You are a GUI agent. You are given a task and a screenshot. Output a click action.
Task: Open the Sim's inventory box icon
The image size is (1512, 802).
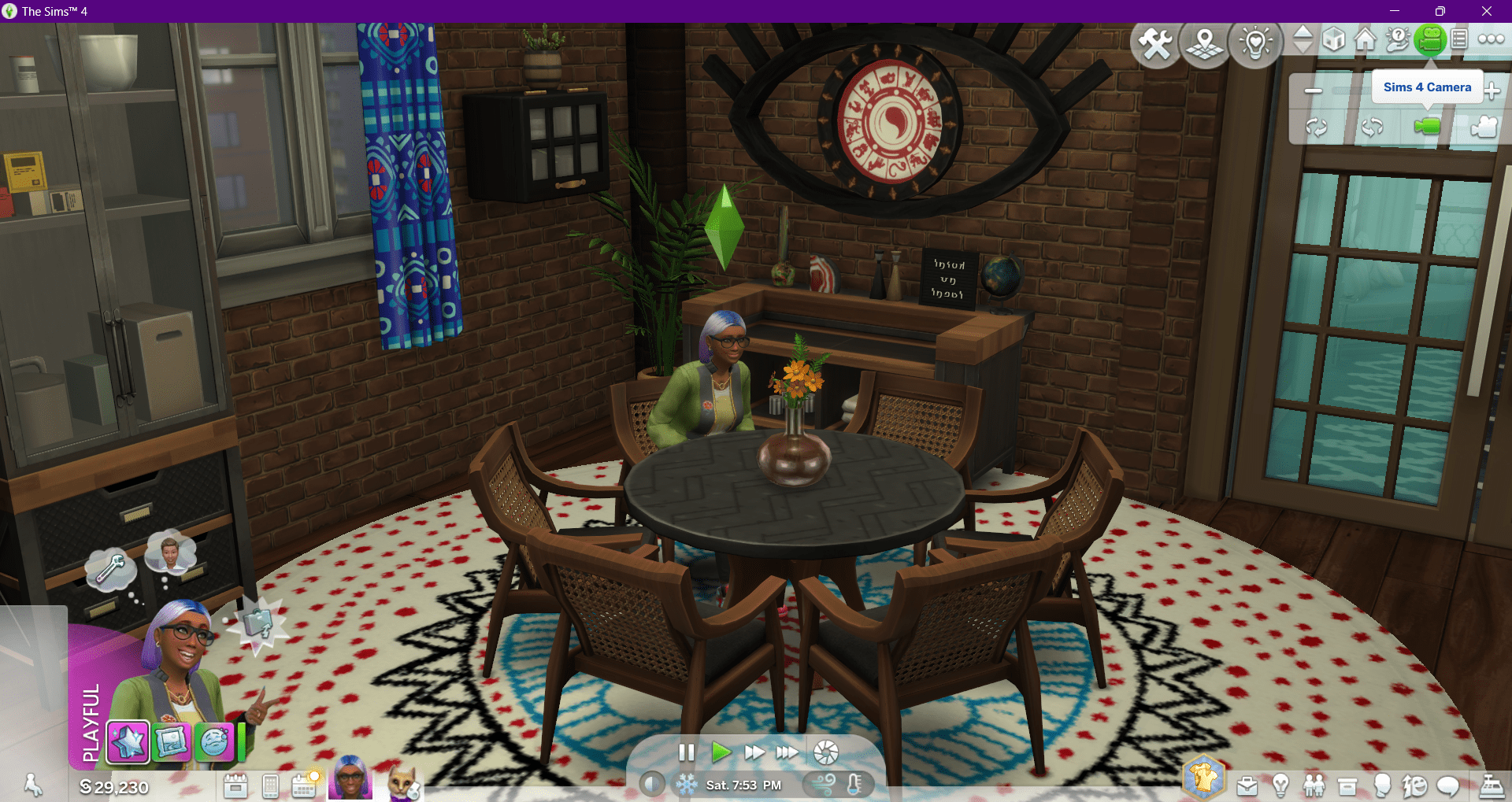click(x=1347, y=785)
